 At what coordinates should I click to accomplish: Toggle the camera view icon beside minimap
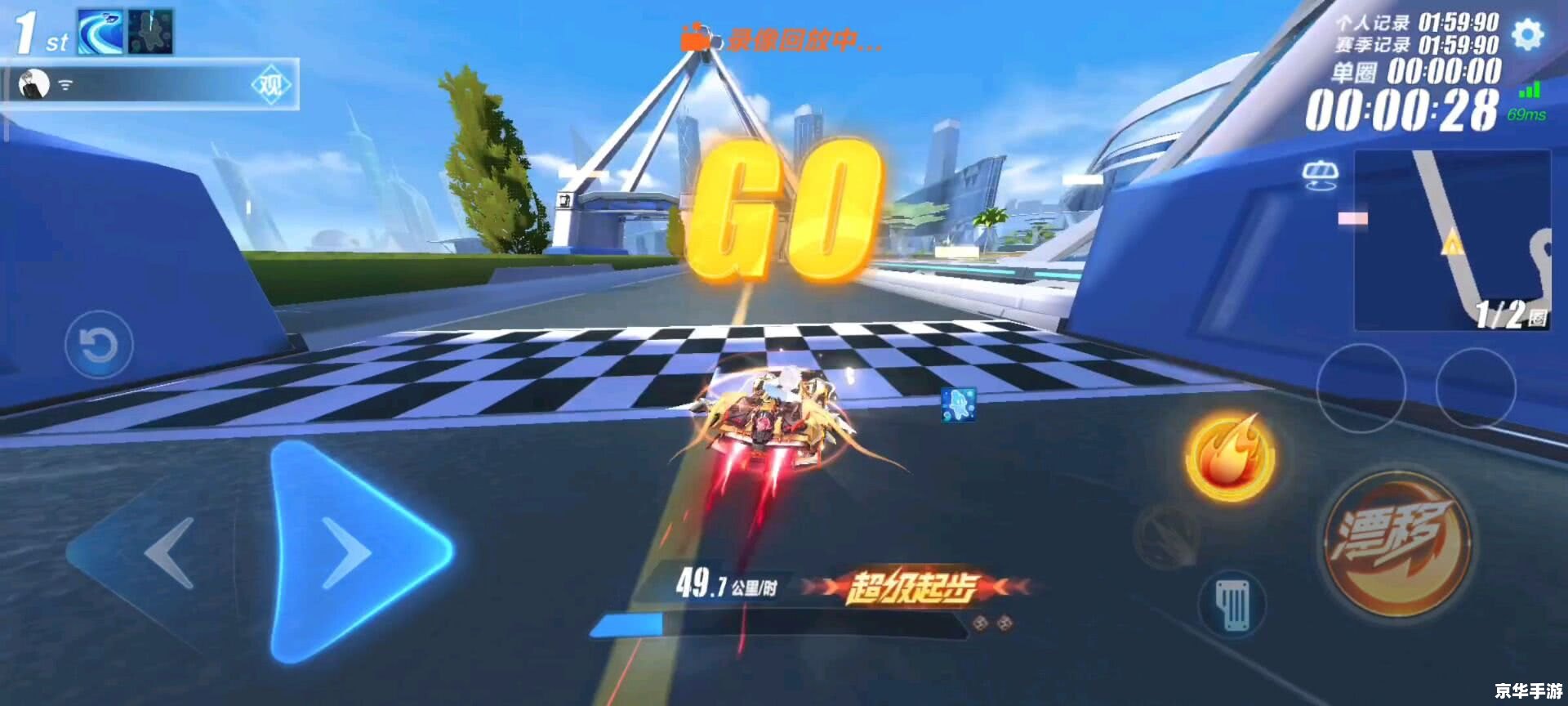[x=1320, y=174]
